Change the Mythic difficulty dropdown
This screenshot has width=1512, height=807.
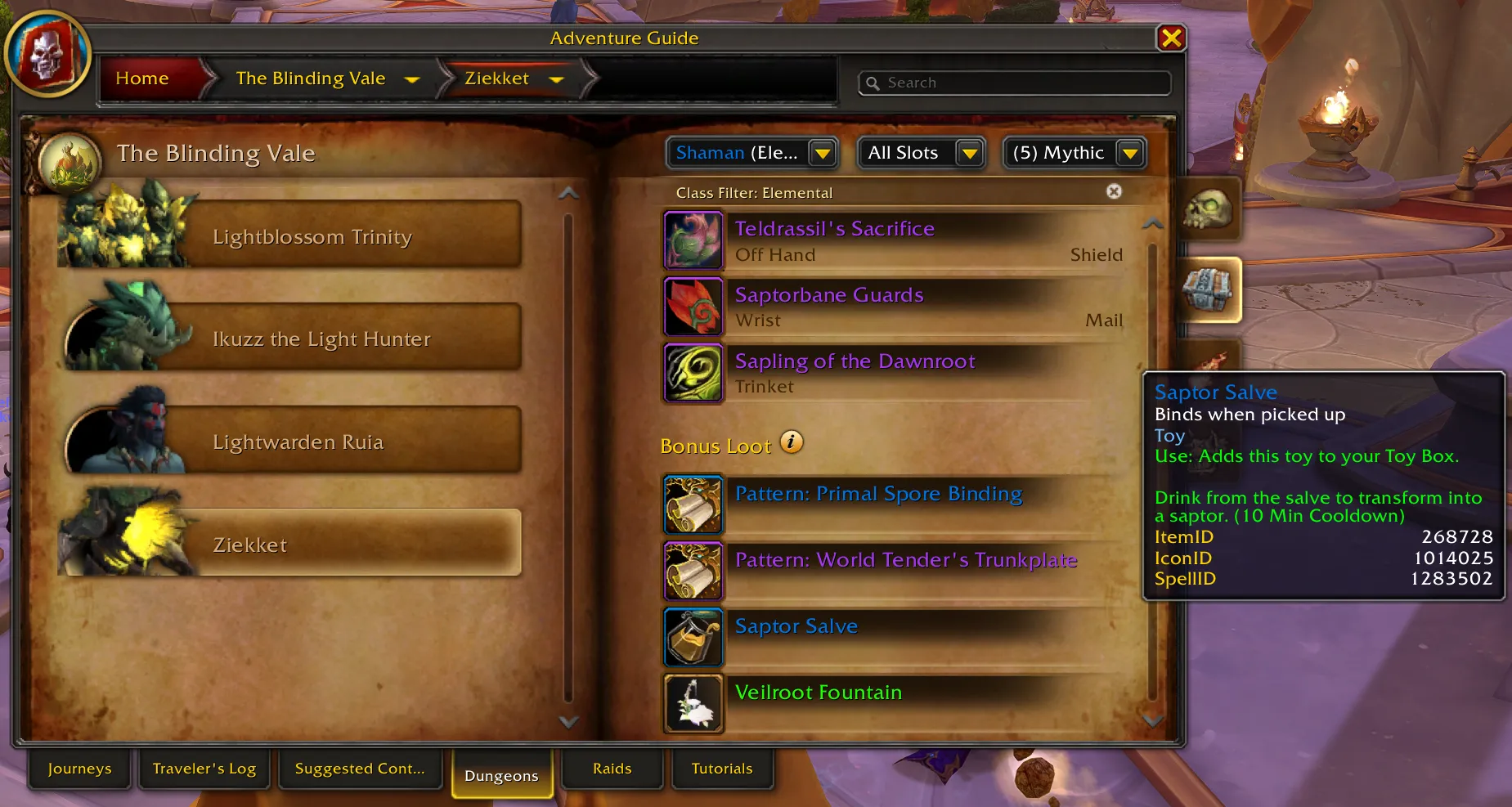pyautogui.click(x=1129, y=153)
